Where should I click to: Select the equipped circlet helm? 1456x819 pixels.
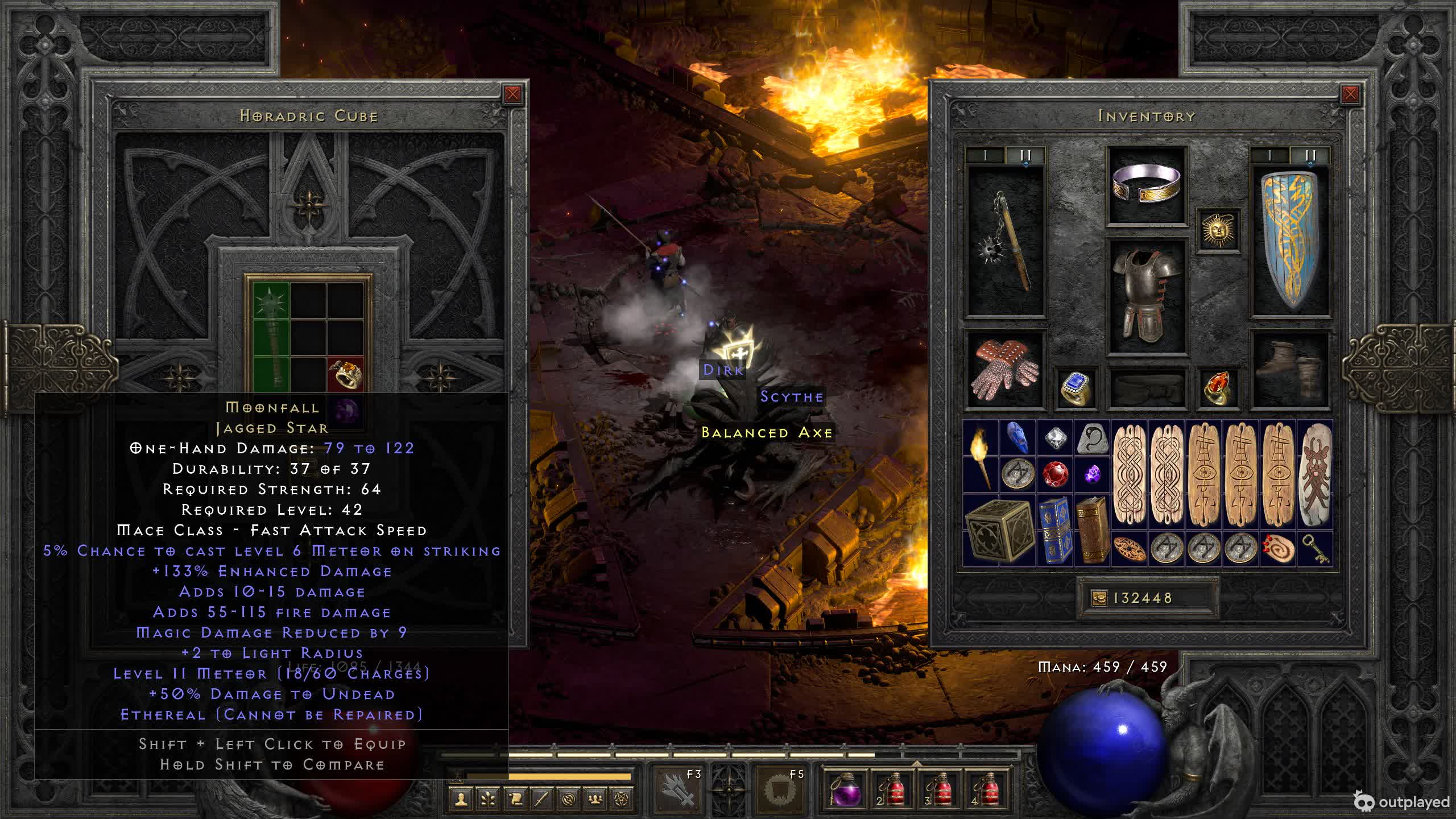(1146, 185)
